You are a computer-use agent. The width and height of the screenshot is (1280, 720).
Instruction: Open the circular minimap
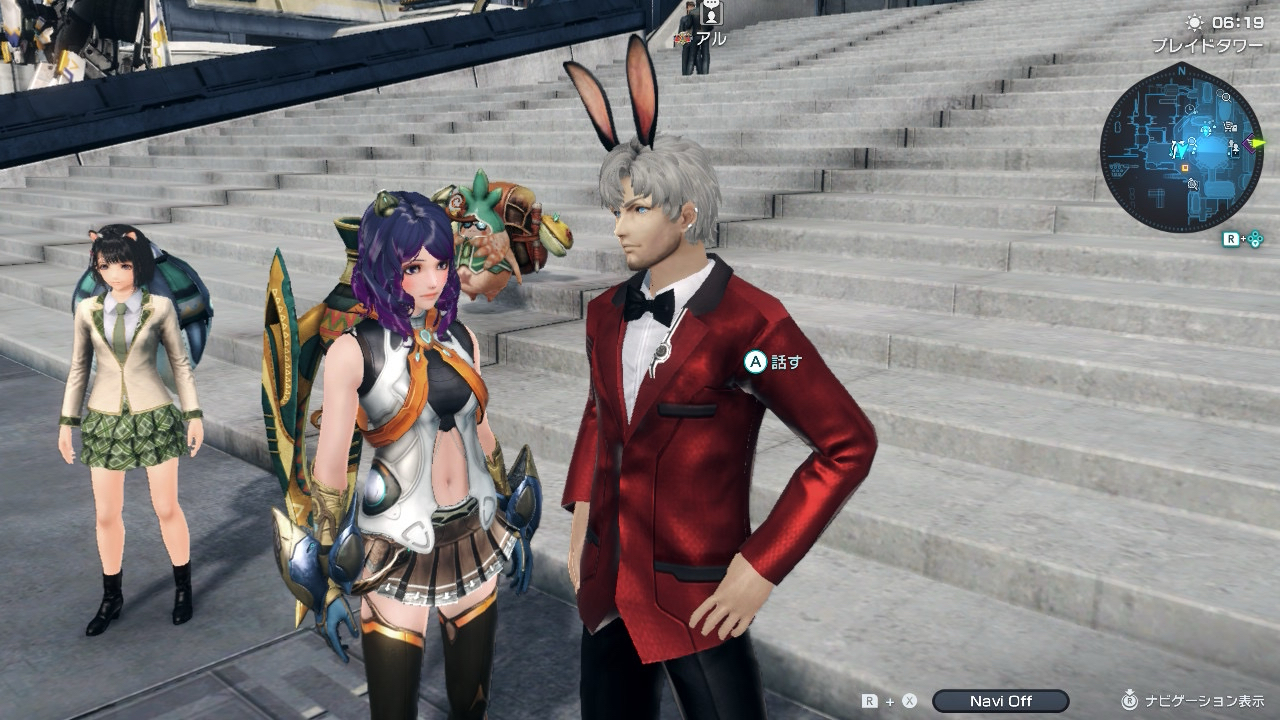point(1181,147)
